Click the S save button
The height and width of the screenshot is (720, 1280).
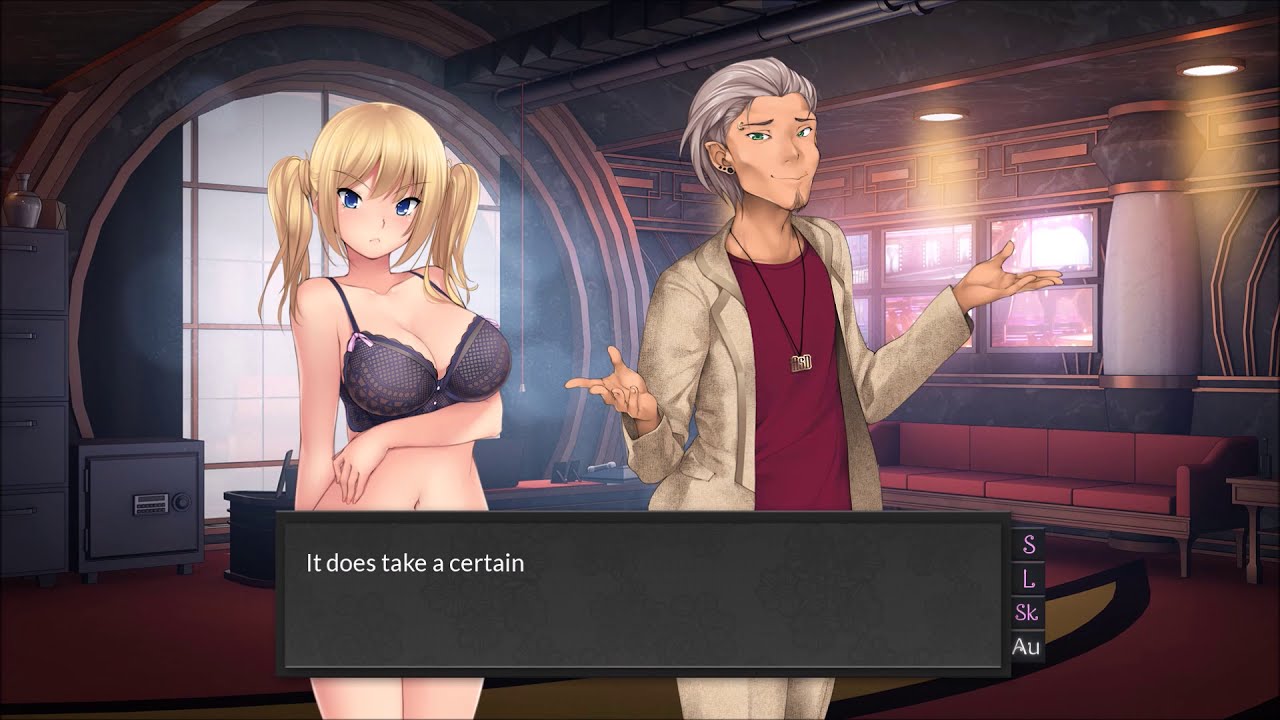click(x=1027, y=545)
